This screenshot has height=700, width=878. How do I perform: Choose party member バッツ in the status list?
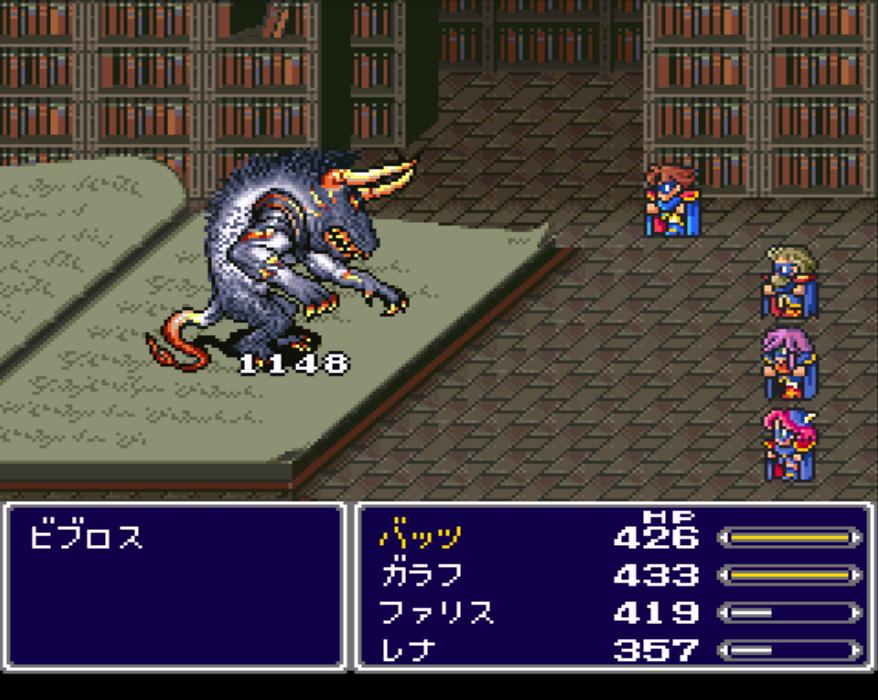(421, 537)
